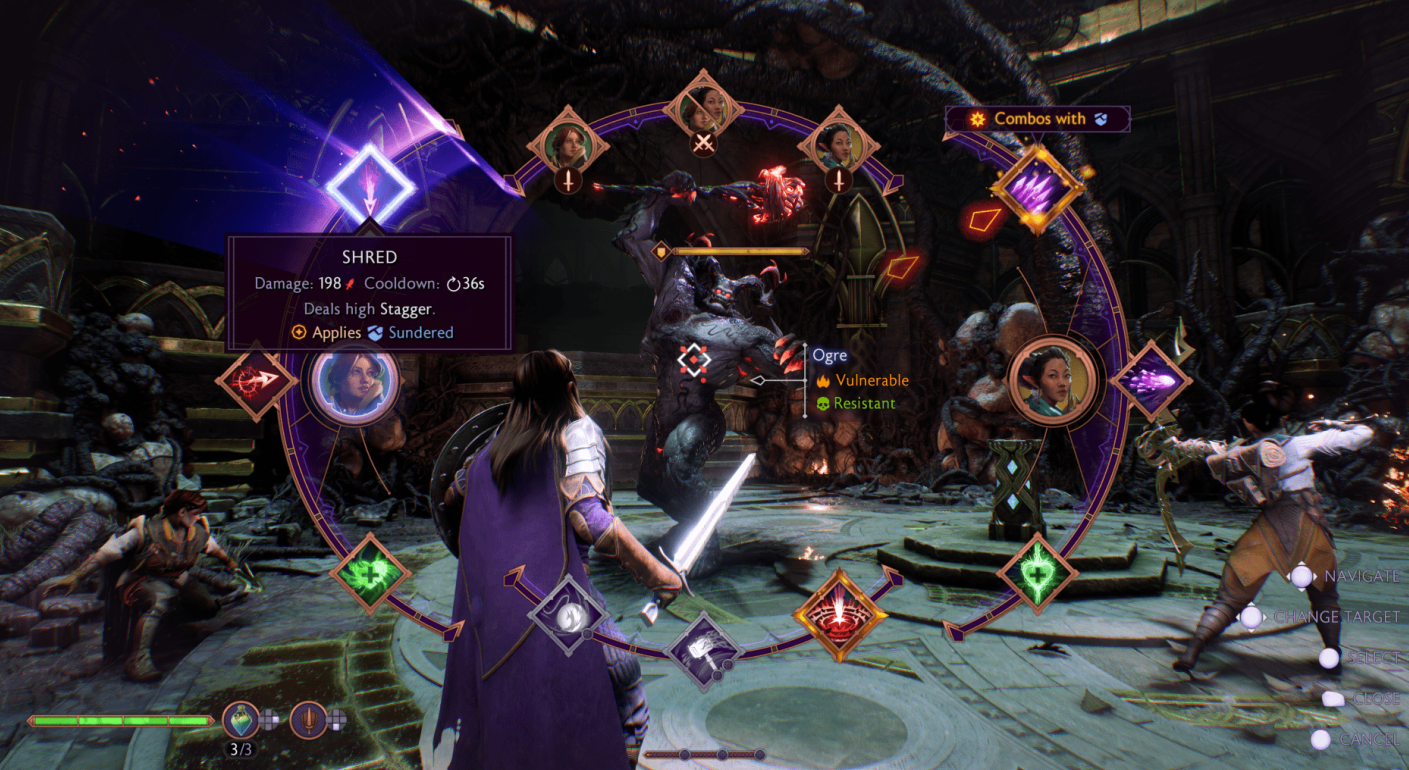This screenshot has width=1409, height=770.
Task: Use the purple crystal shards combo ability
Action: pyautogui.click(x=1038, y=187)
